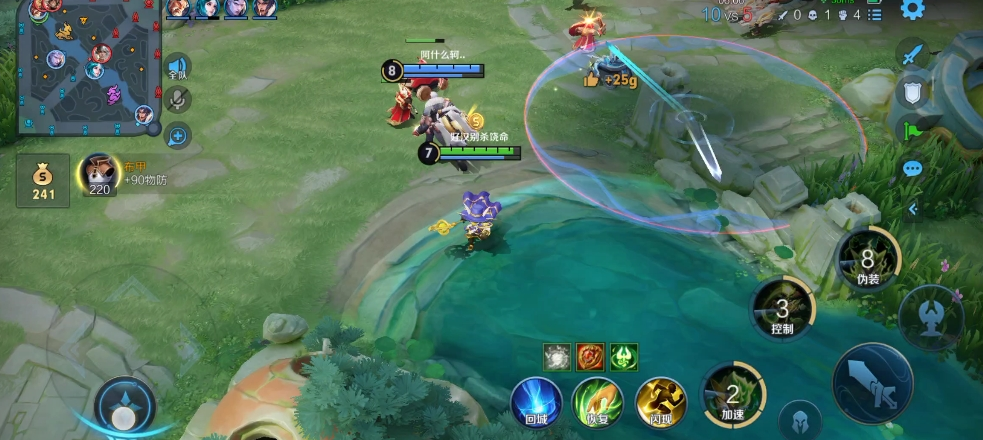Cast the 闪现 flash summoner spell

click(660, 400)
